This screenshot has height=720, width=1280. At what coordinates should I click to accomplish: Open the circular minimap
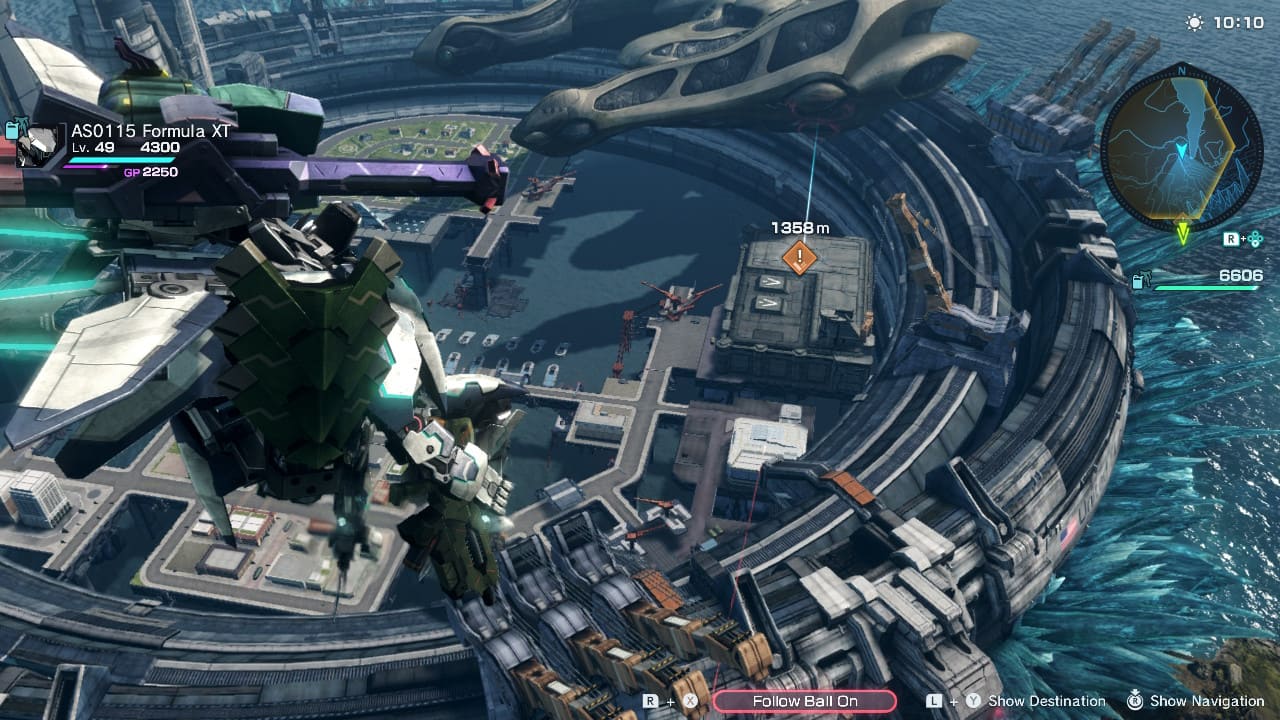1181,146
